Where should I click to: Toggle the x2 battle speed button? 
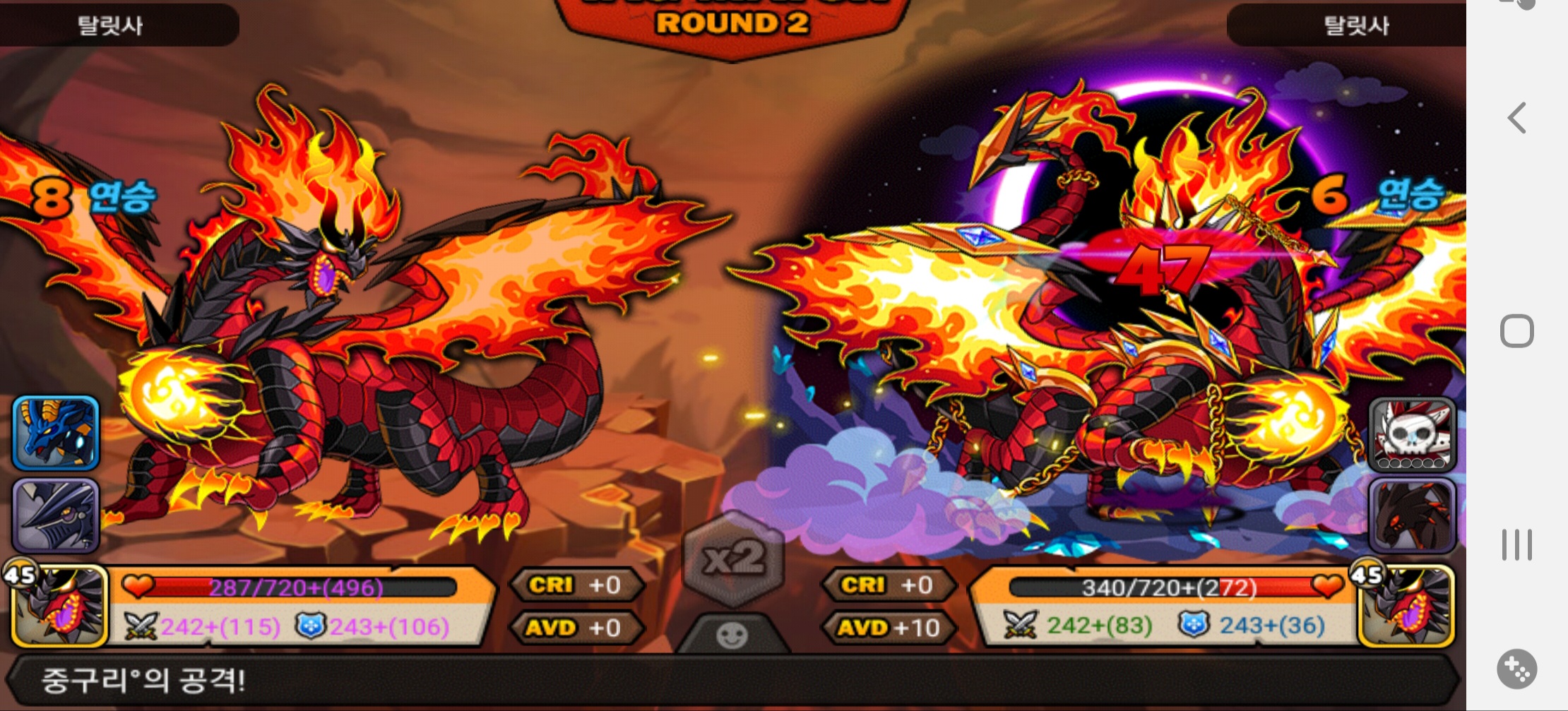pos(734,559)
